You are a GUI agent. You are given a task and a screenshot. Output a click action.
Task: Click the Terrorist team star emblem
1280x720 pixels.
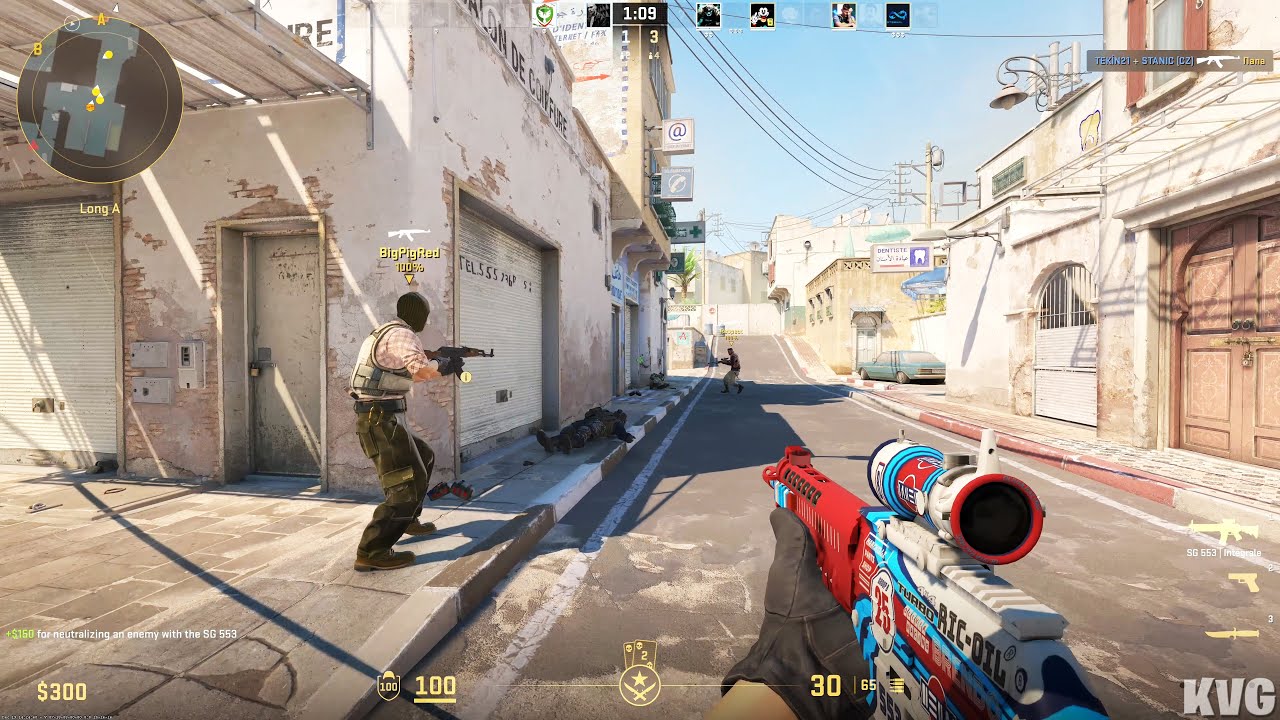click(x=639, y=685)
